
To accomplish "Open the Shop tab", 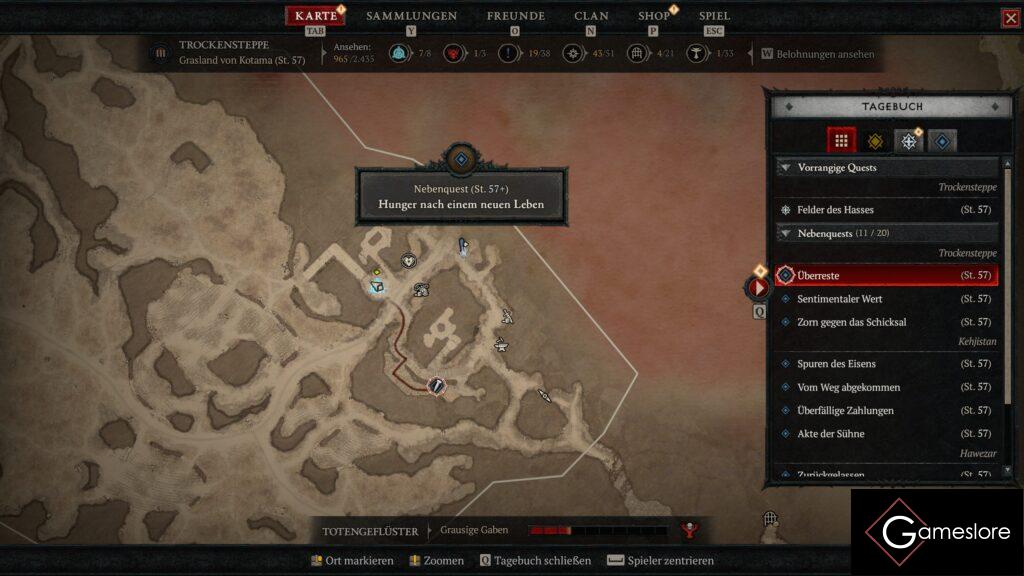I will click(654, 16).
